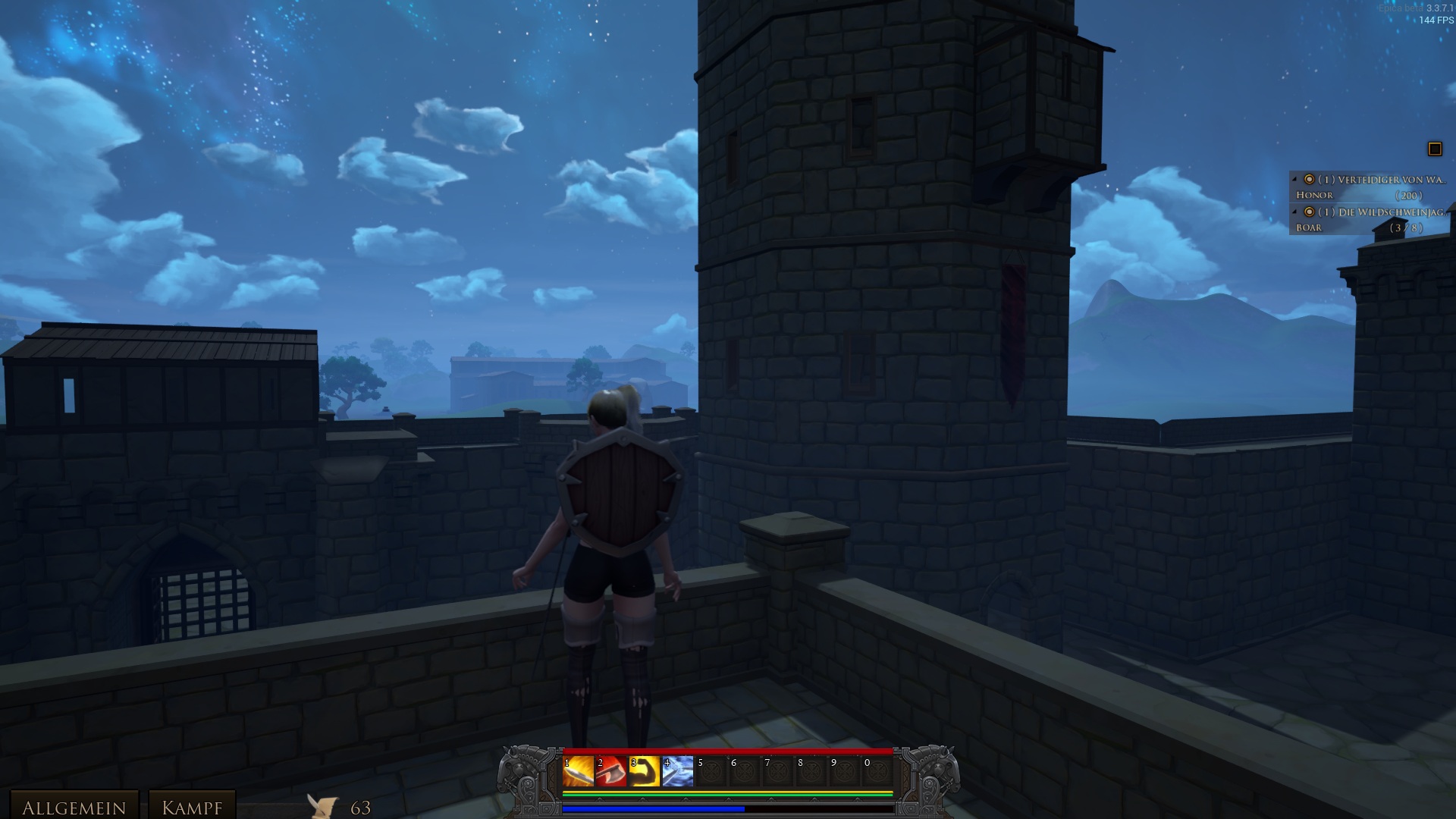Screen dimensions: 1456x819
Task: Trigger the flexed arm strength ability
Action: point(645,772)
